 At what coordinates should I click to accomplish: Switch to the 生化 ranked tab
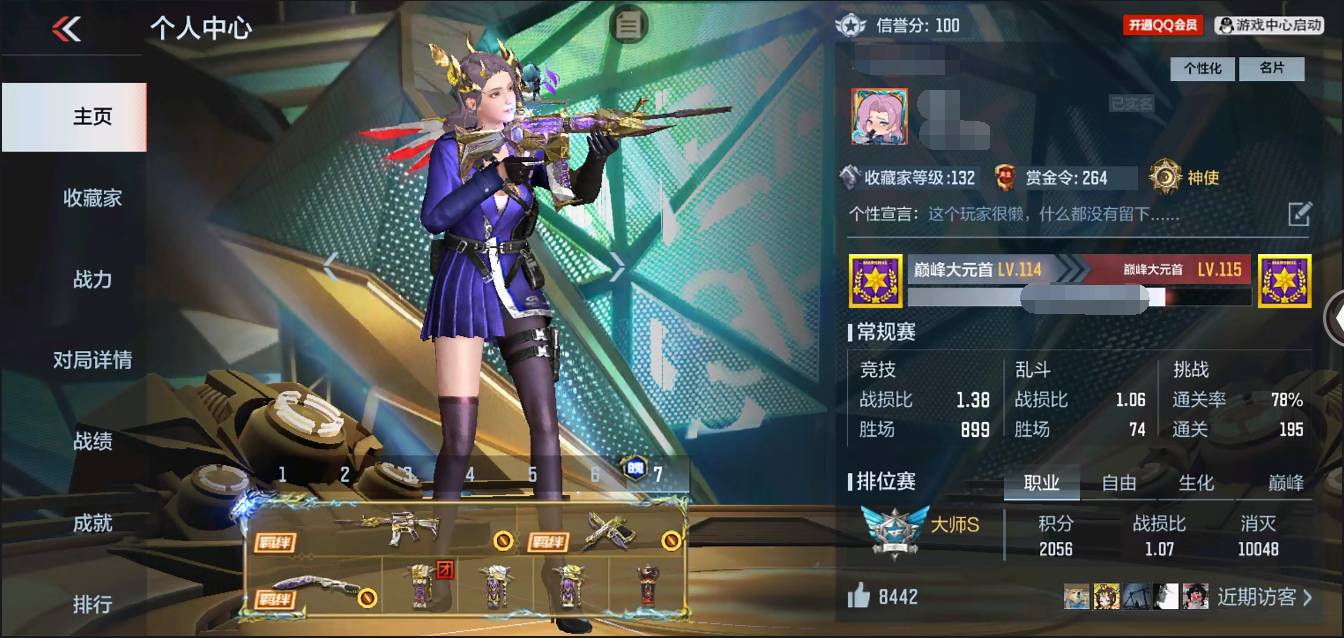click(x=1196, y=483)
